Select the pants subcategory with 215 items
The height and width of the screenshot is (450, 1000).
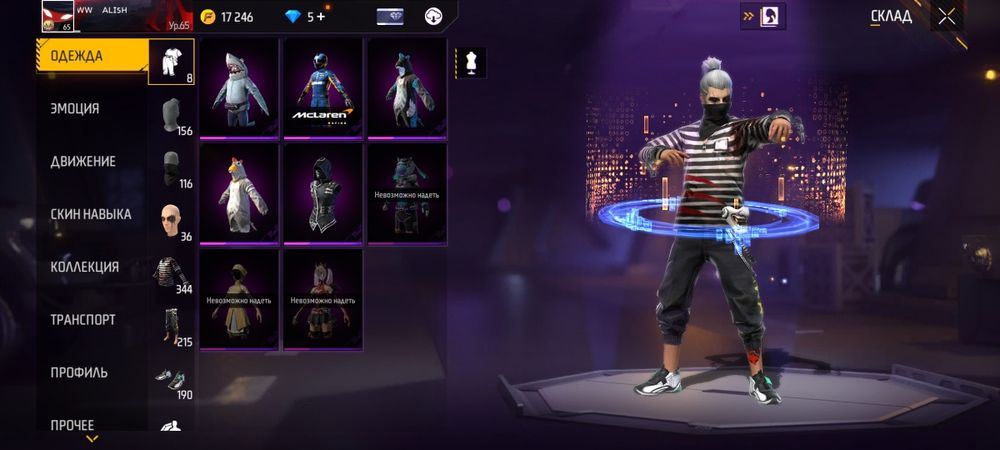click(x=171, y=328)
